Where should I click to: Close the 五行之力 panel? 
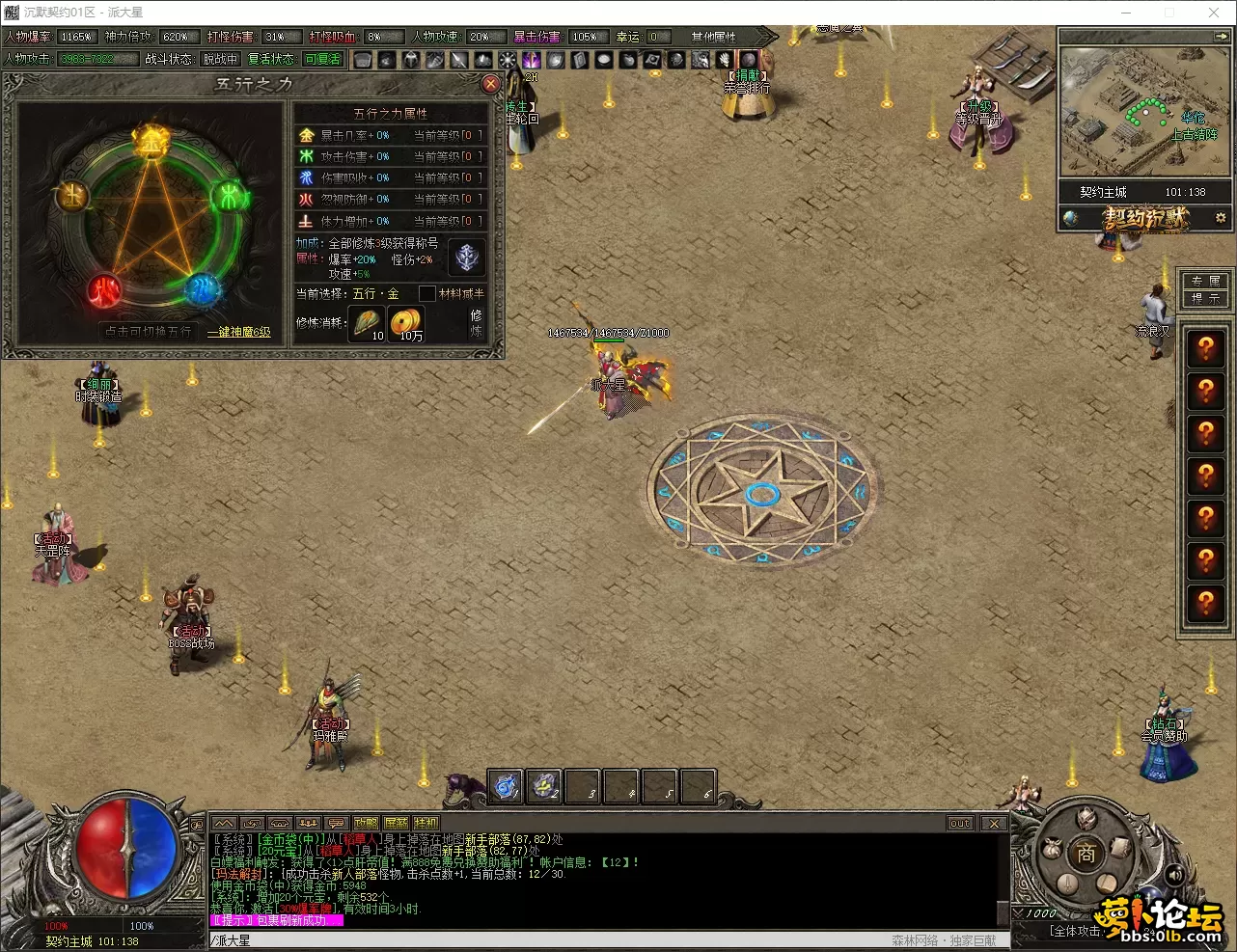click(490, 84)
